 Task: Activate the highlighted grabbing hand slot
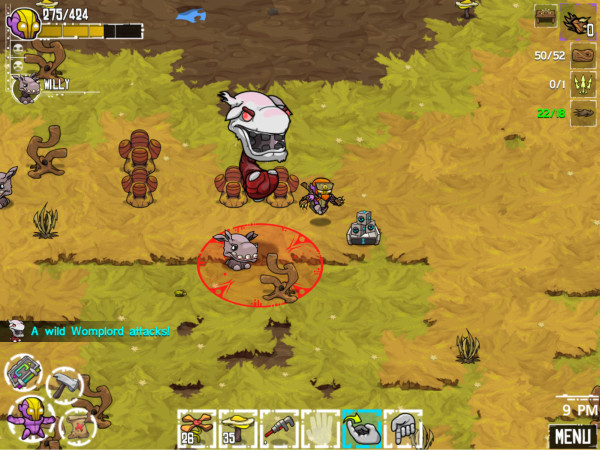click(x=361, y=428)
